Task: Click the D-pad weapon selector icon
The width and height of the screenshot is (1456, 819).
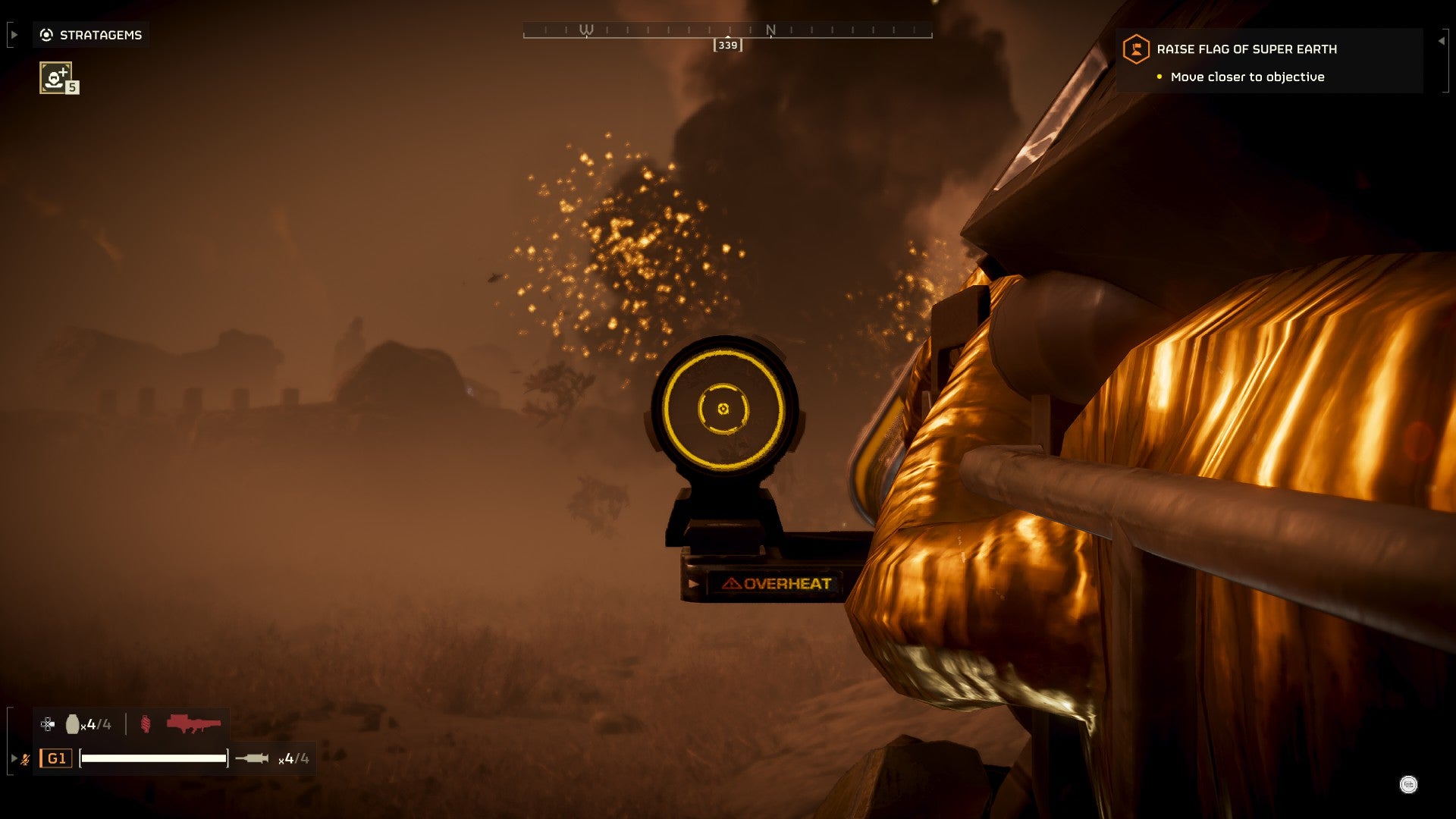Action: [x=47, y=724]
